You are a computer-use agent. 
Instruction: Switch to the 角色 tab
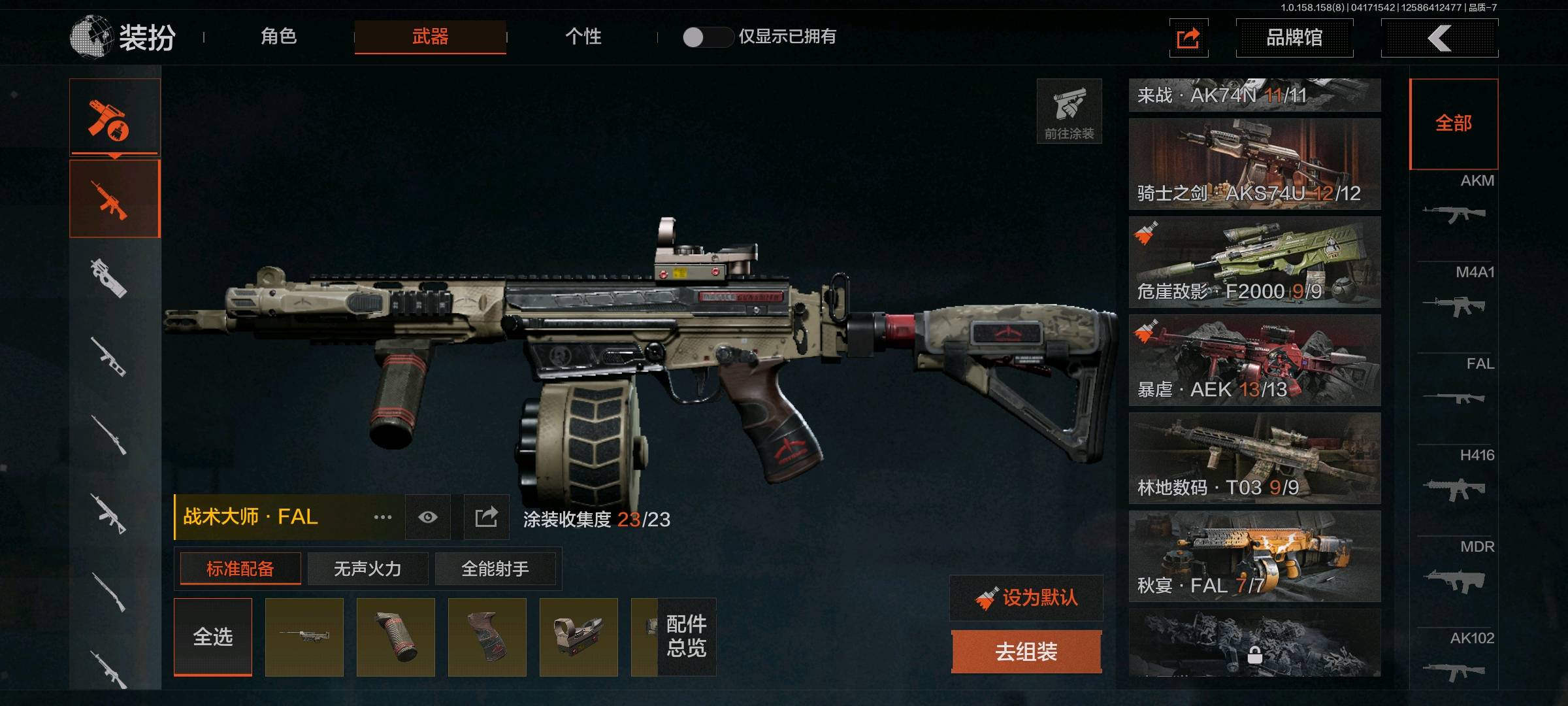pyautogui.click(x=279, y=37)
